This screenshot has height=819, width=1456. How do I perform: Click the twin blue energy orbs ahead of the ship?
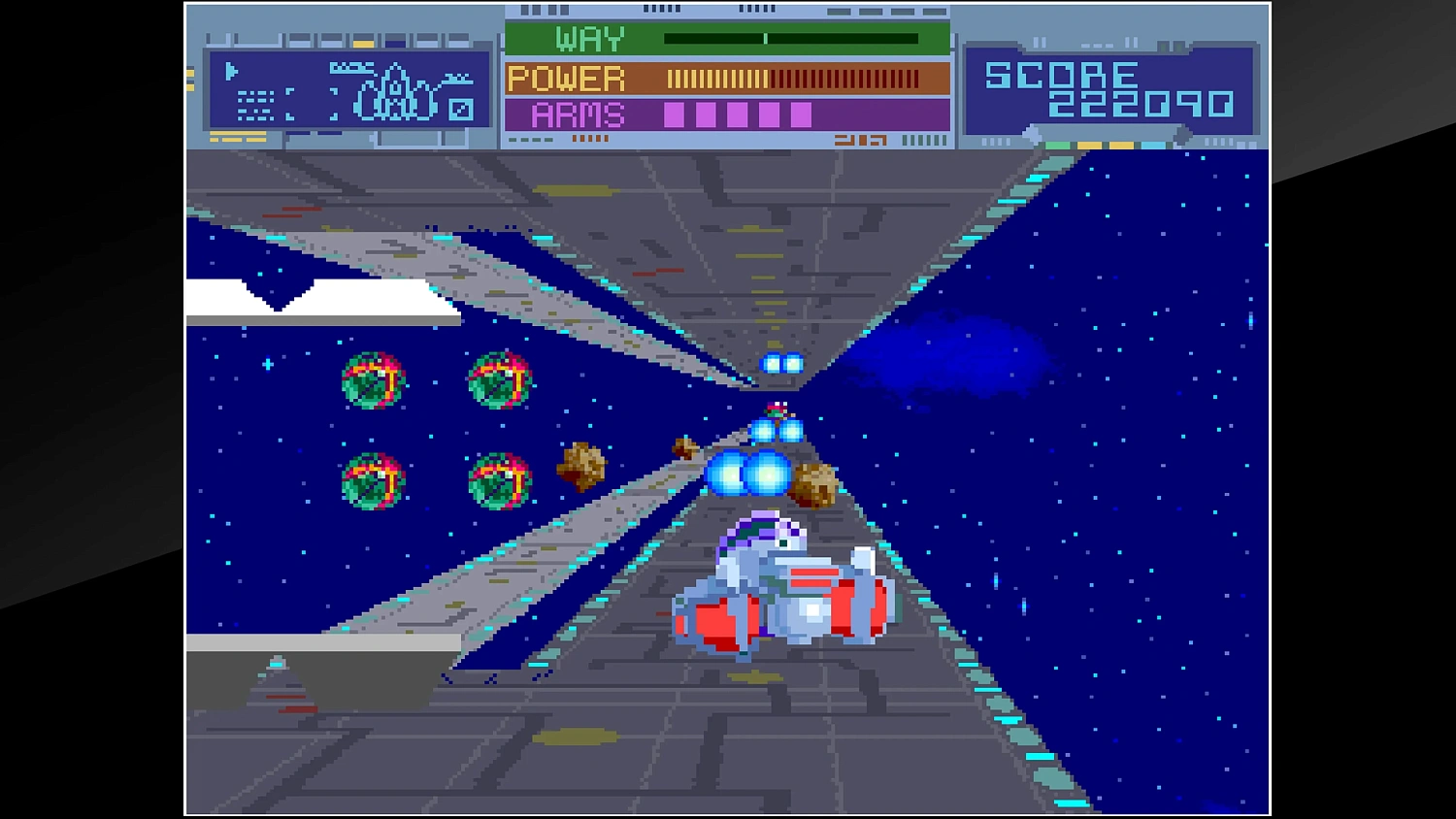pos(749,473)
